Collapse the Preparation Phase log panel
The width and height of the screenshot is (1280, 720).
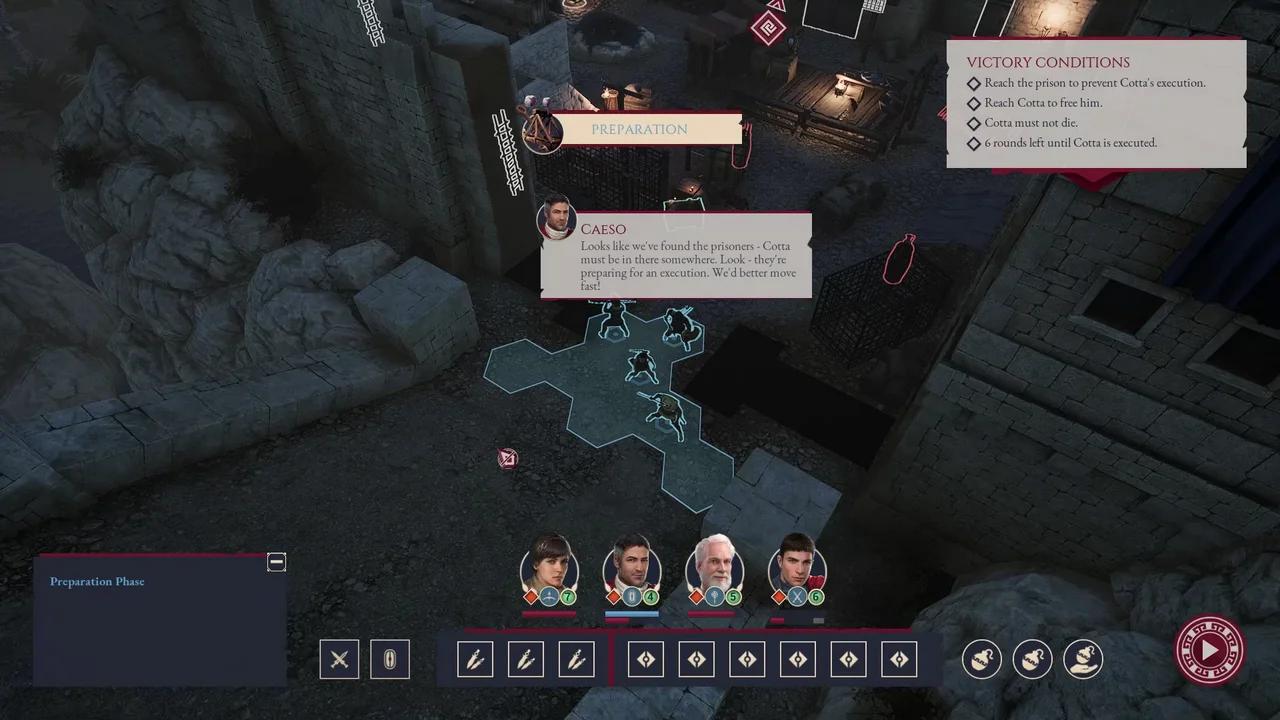pyautogui.click(x=277, y=562)
